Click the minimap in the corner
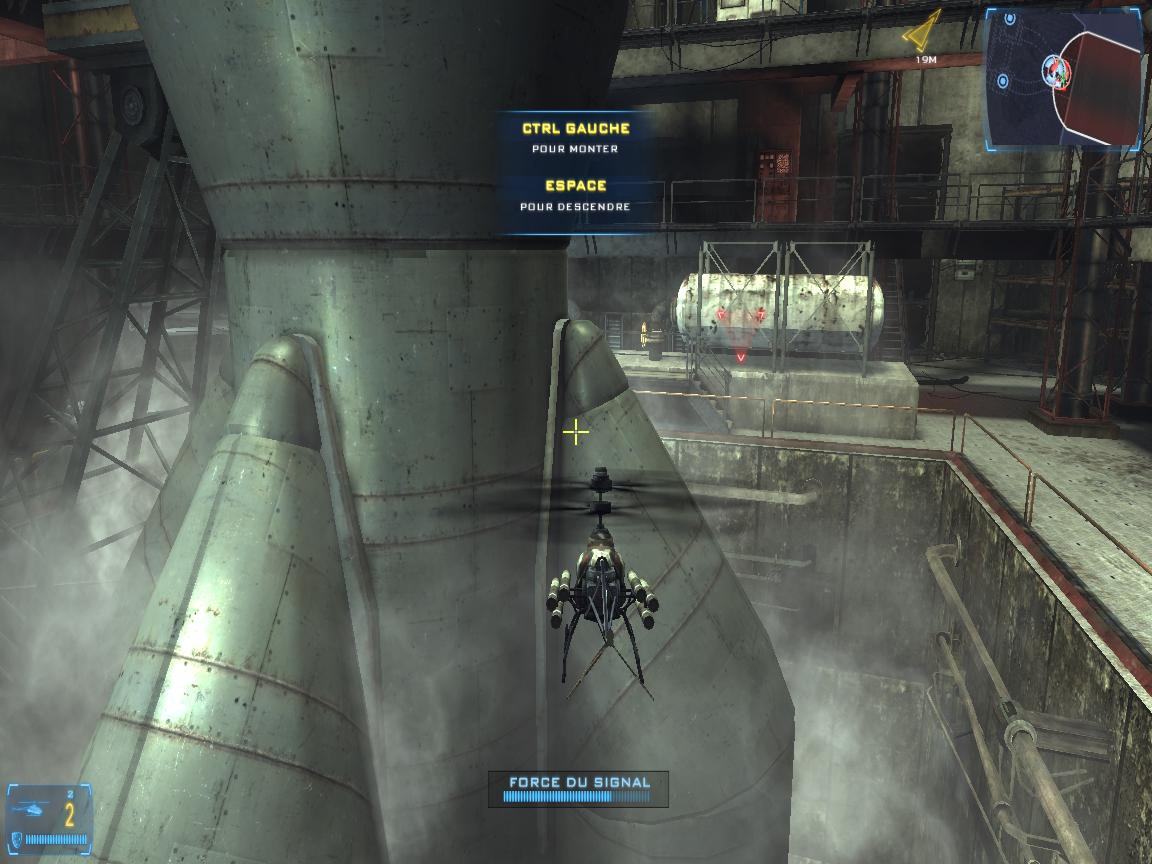Viewport: 1152px width, 864px height. click(1063, 76)
